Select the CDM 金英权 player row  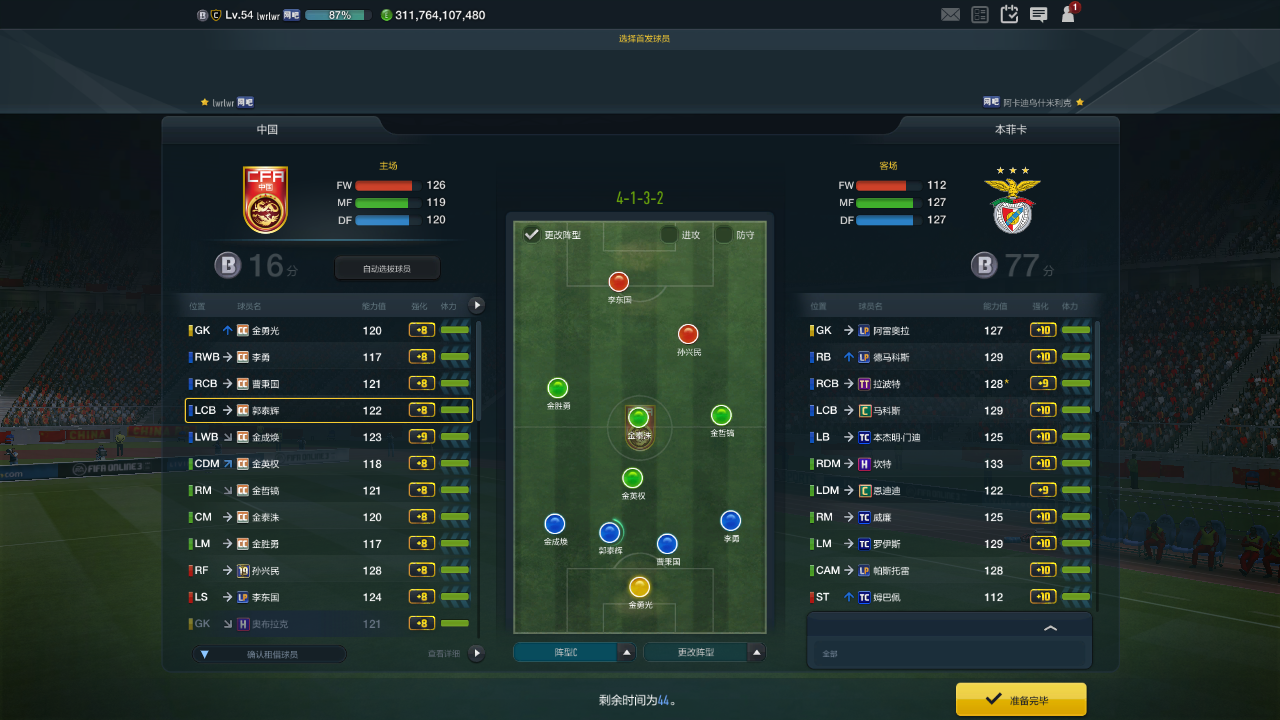[328, 464]
